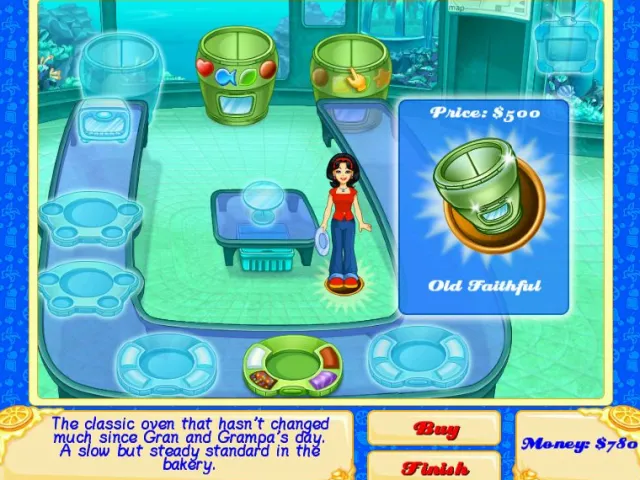This screenshot has width=640, height=480.
Task: Choose the translucent television upgrade slot
Action: (566, 42)
